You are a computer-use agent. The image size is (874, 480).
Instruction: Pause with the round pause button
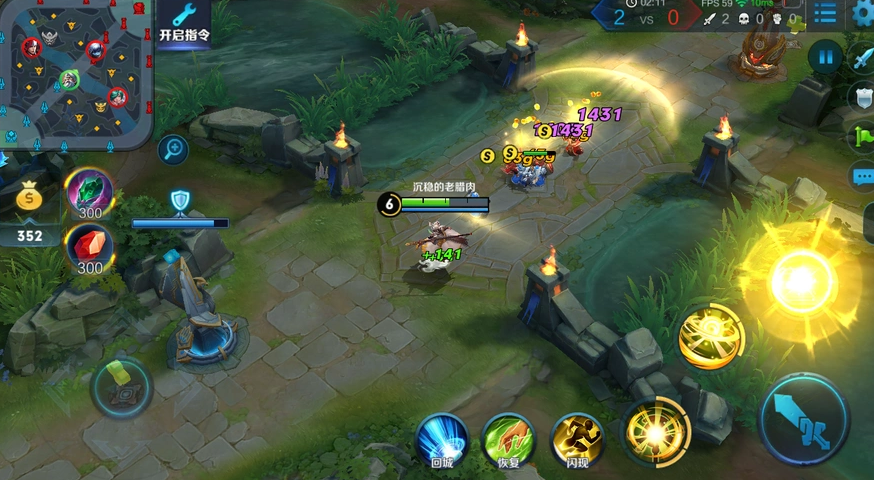tap(825, 57)
